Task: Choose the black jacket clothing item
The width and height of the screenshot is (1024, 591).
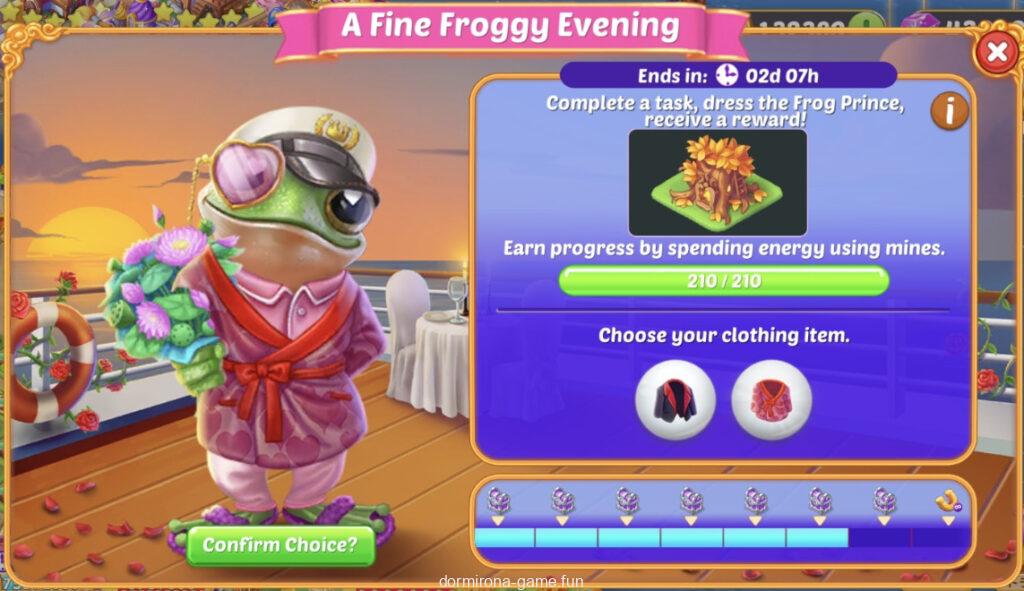Action: tap(675, 400)
